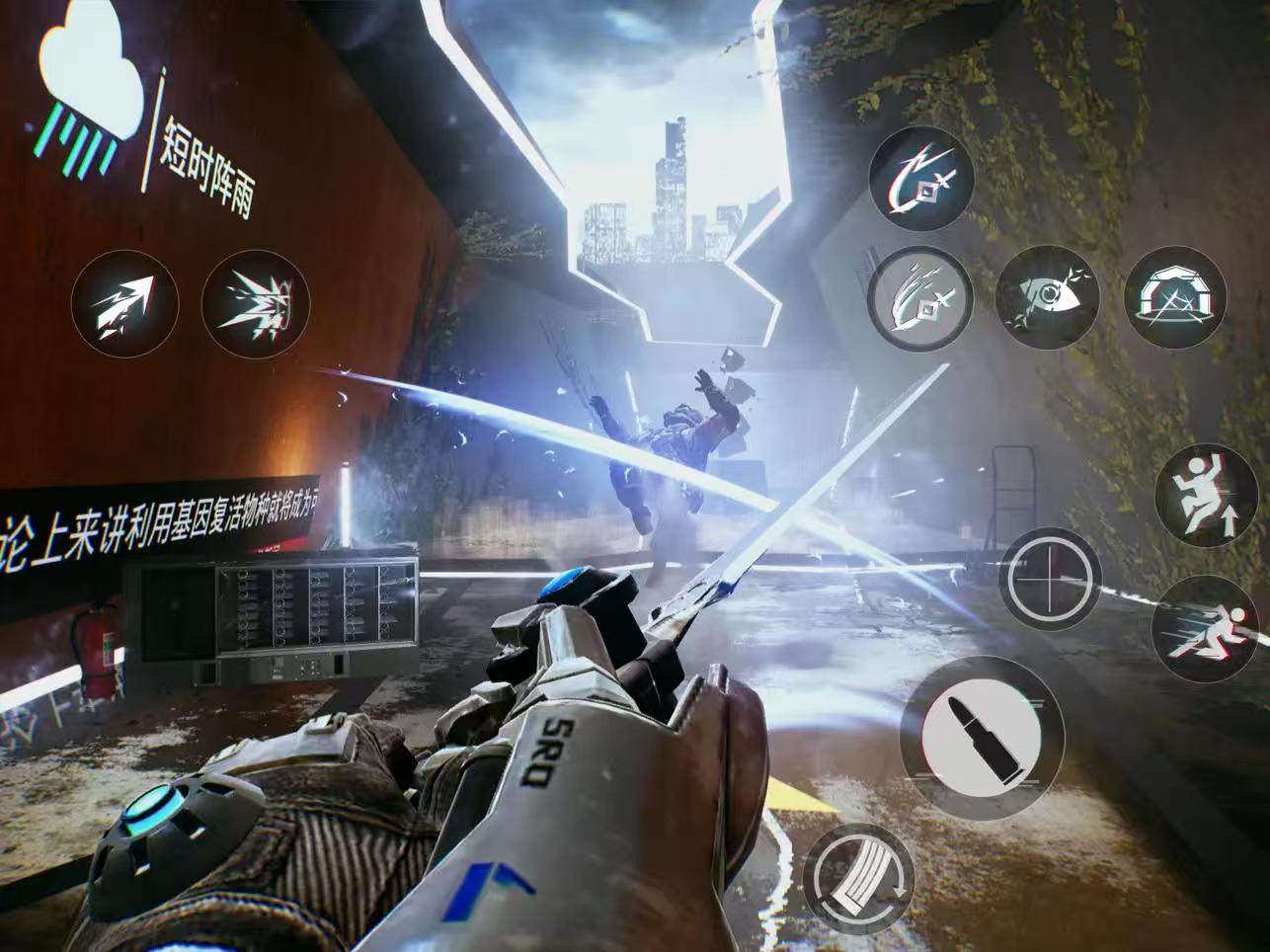The width and height of the screenshot is (1270, 952).
Task: Deploy the dome barrier ability
Action: click(x=1176, y=297)
